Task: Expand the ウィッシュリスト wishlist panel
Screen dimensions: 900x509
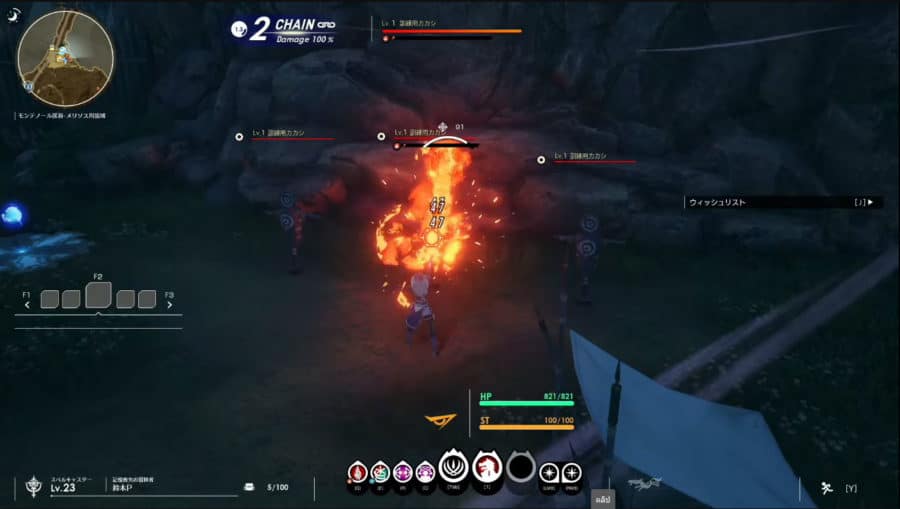Action: (x=781, y=202)
